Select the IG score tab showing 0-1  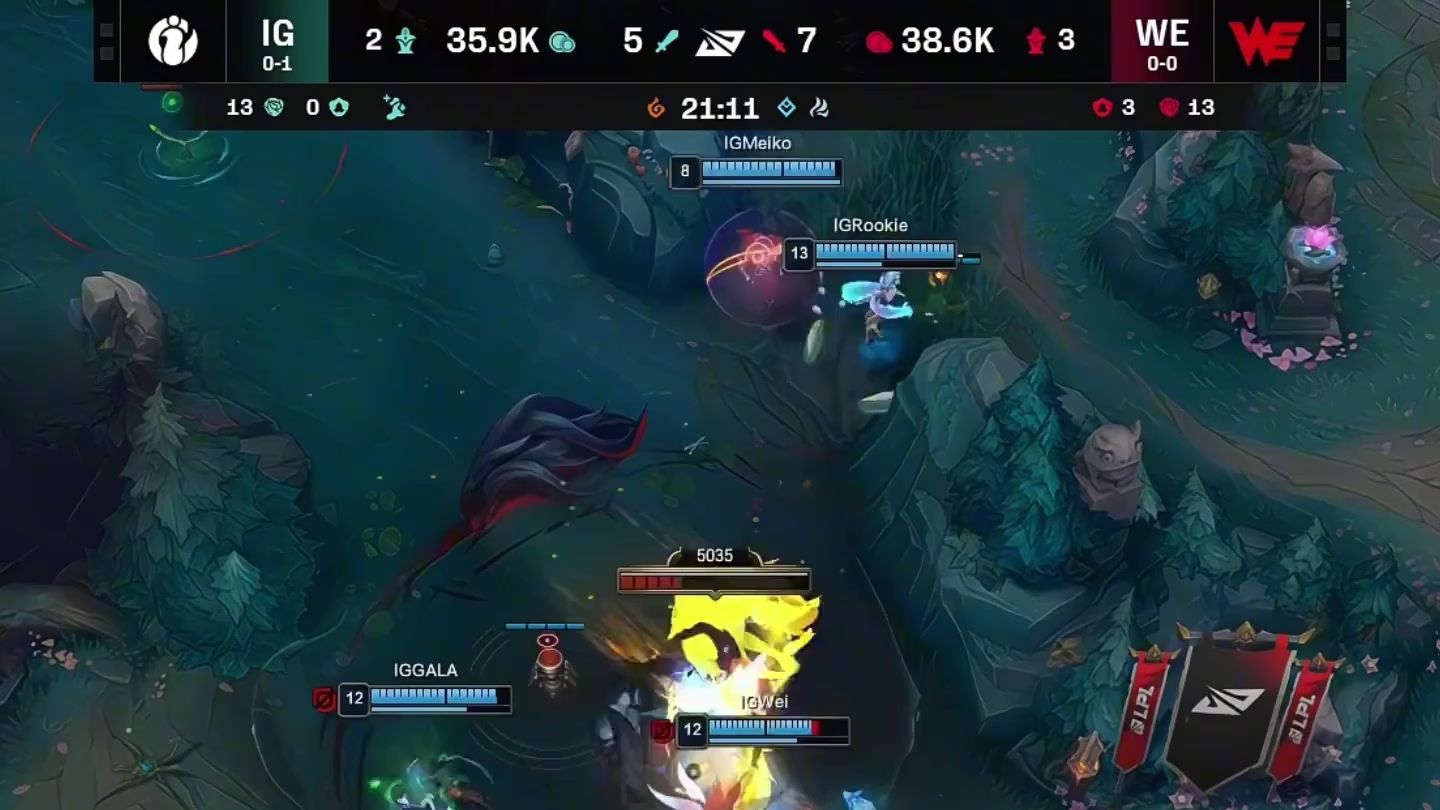(x=278, y=41)
